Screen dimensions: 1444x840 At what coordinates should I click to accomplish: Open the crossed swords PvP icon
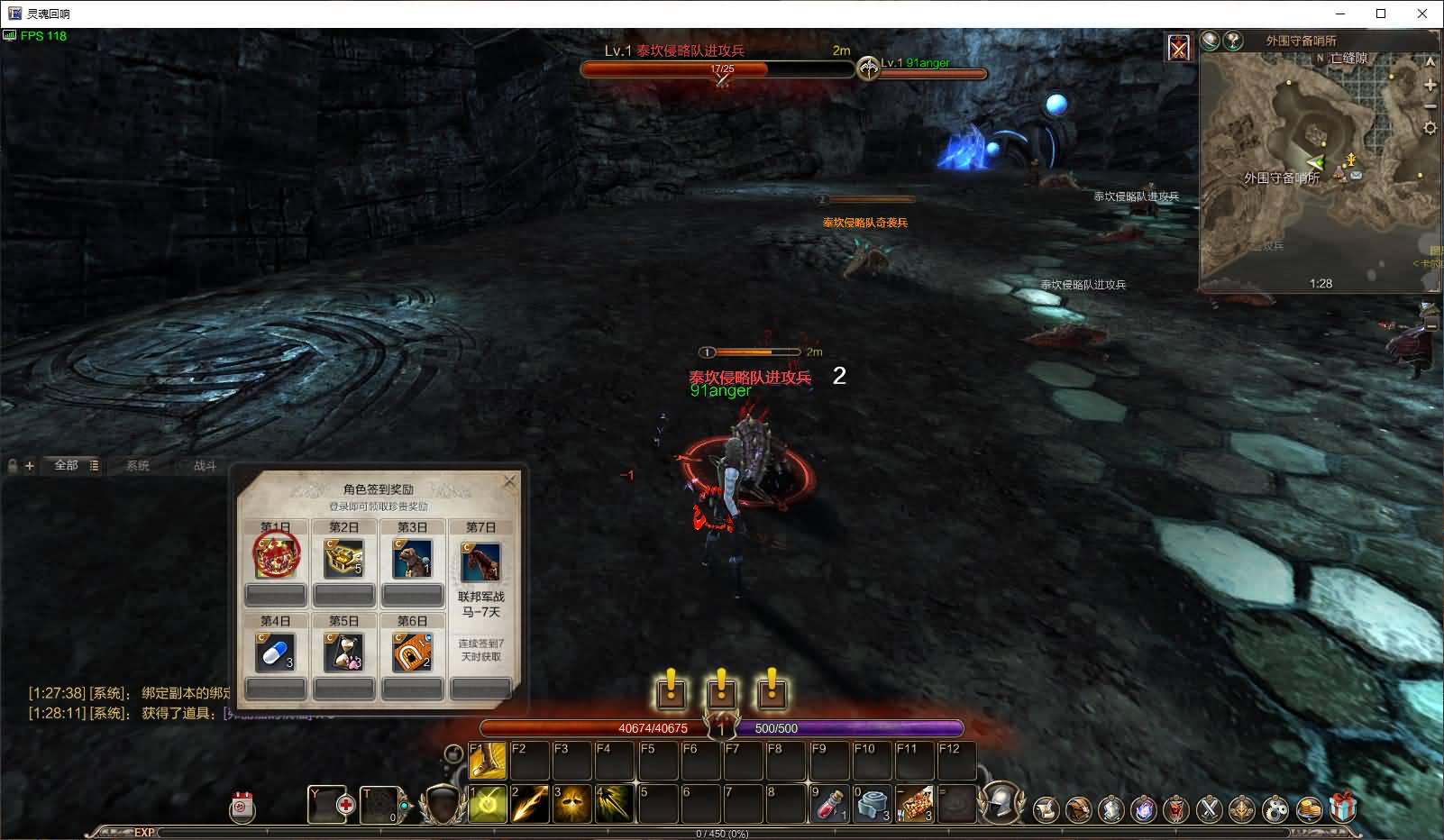click(1210, 808)
